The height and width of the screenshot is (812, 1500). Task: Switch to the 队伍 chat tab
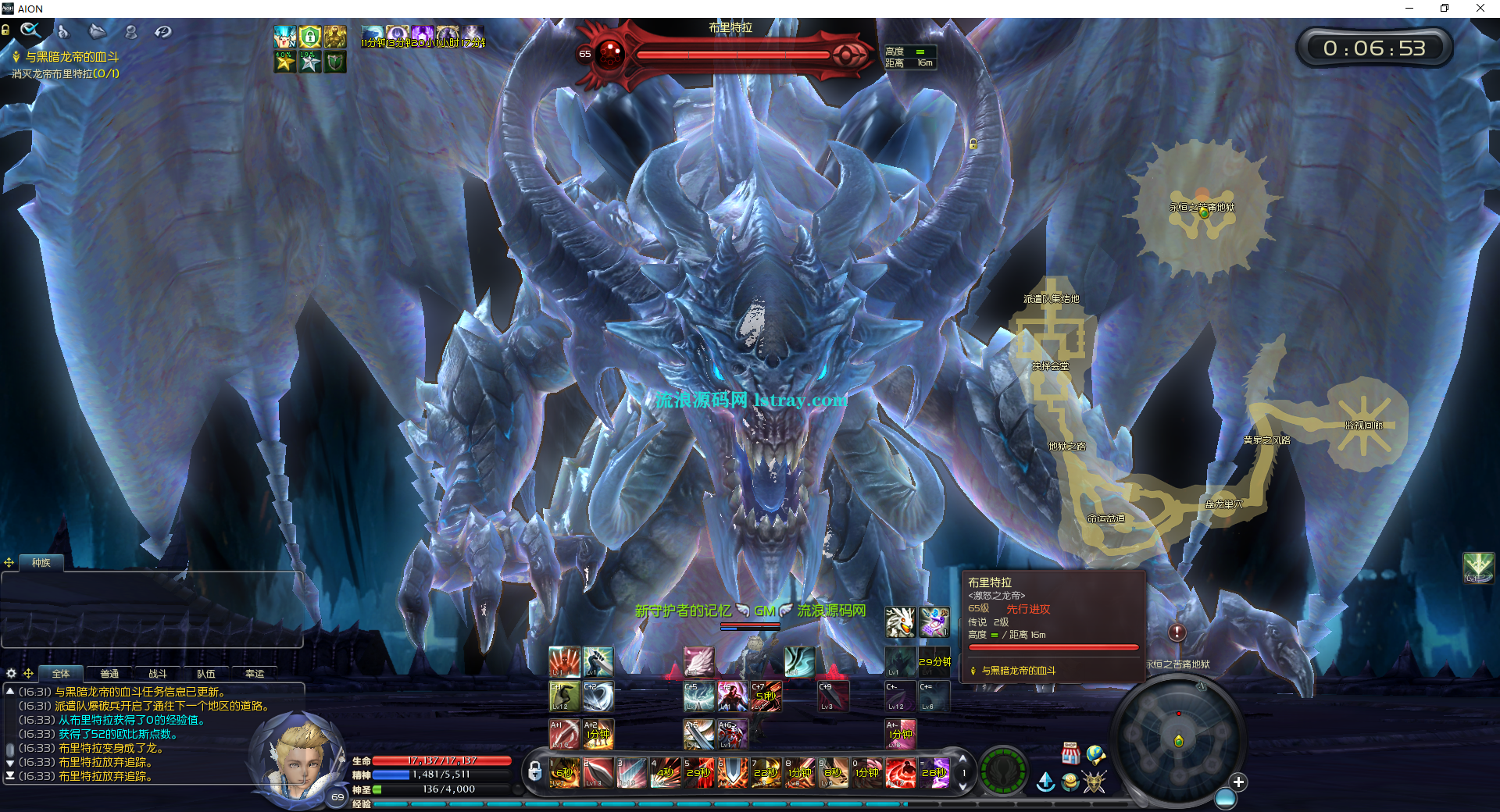coord(206,674)
